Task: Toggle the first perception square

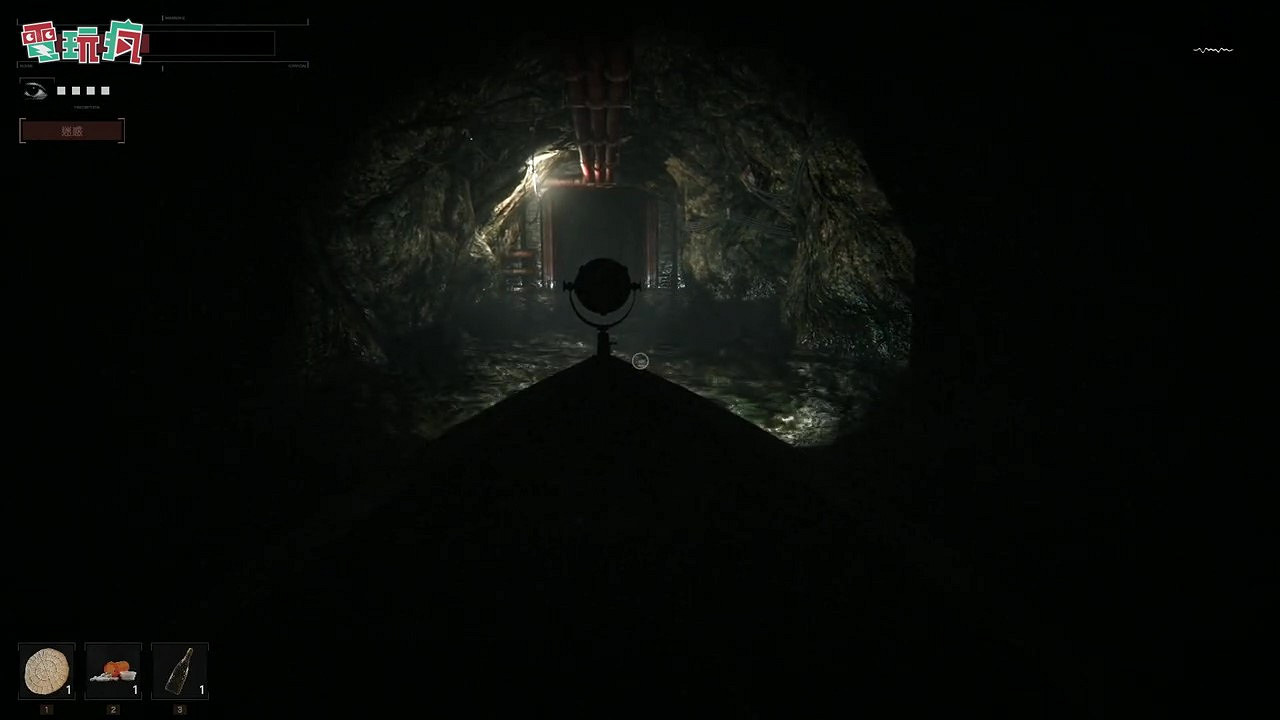Action: pos(60,90)
